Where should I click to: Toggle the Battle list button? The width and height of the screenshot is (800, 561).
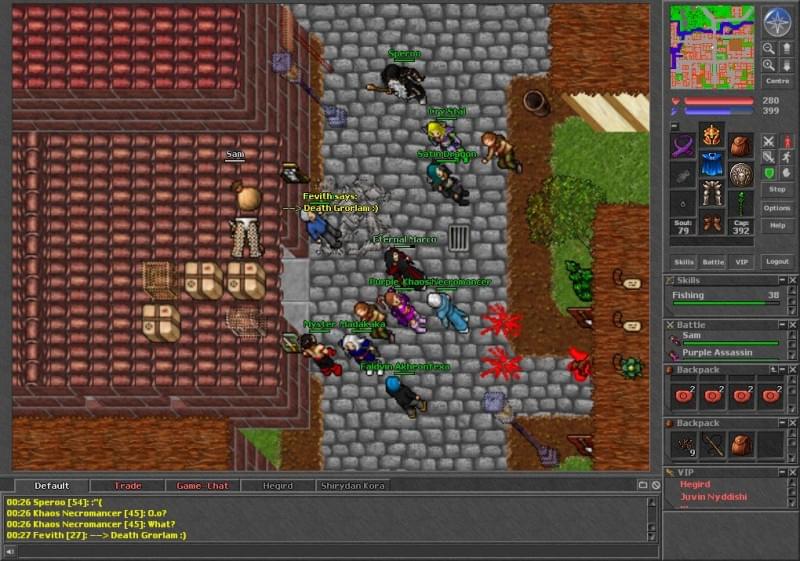click(712, 261)
